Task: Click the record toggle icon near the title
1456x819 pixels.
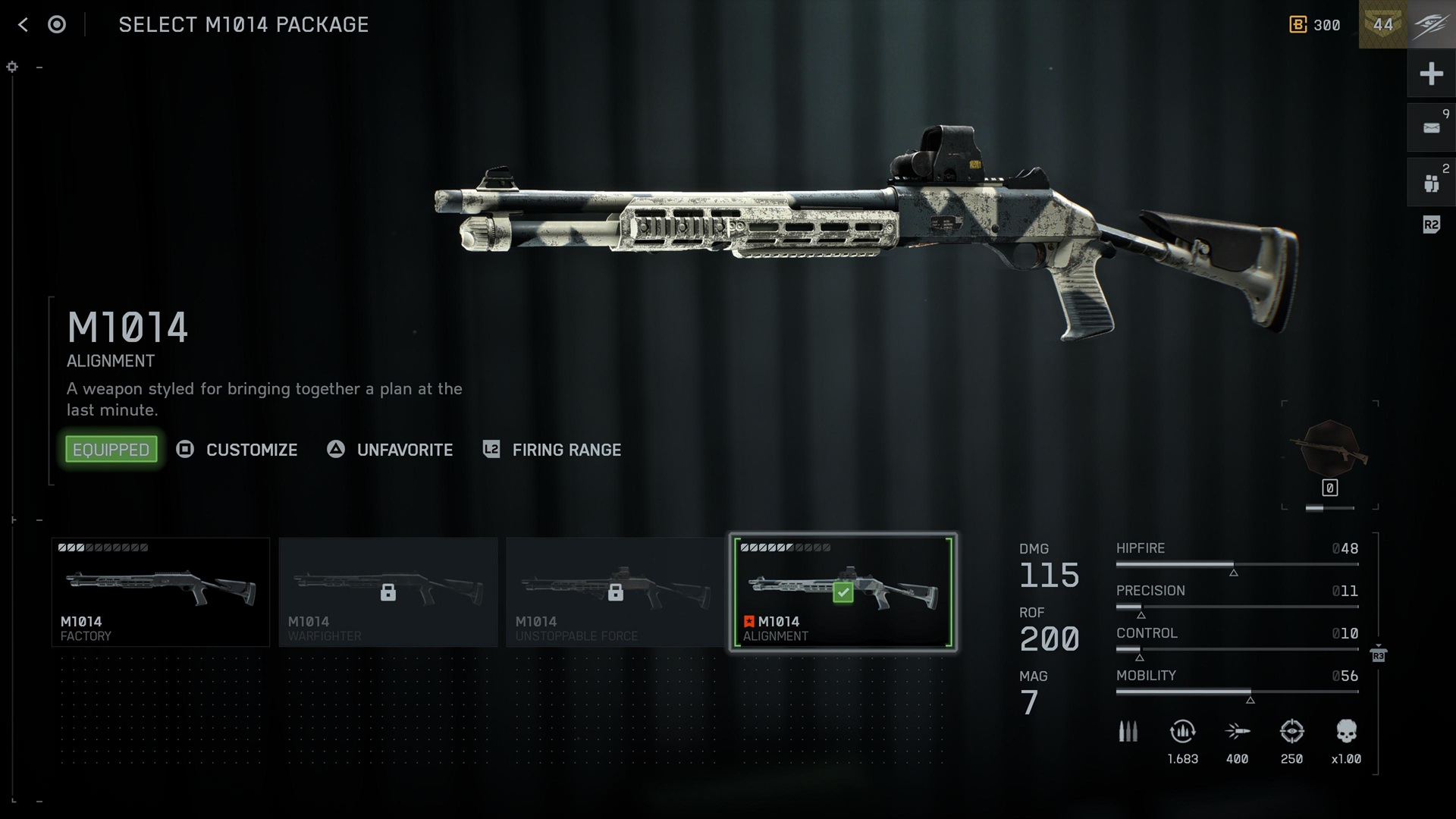Action: coord(55,24)
